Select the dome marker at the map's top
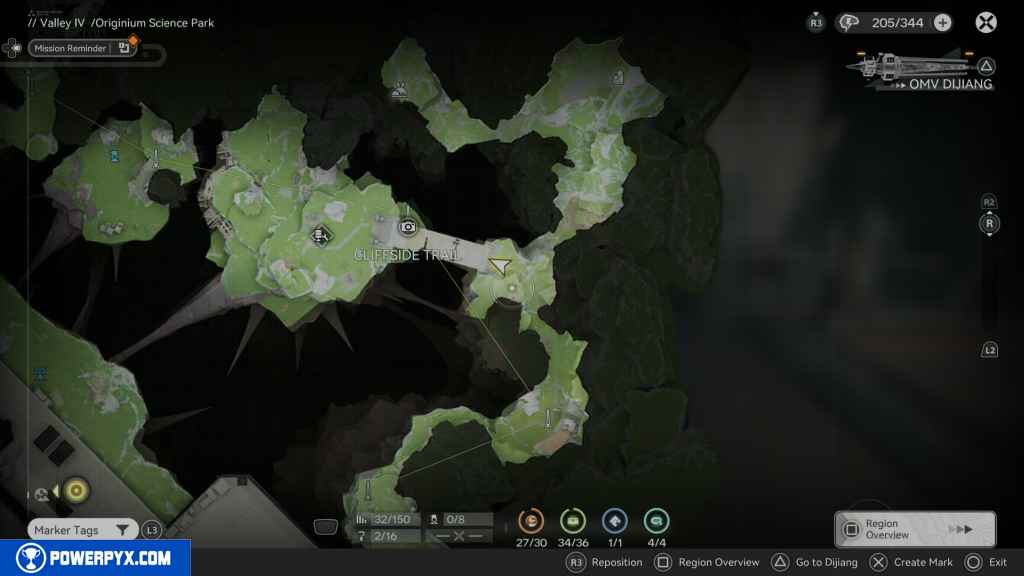 click(399, 91)
